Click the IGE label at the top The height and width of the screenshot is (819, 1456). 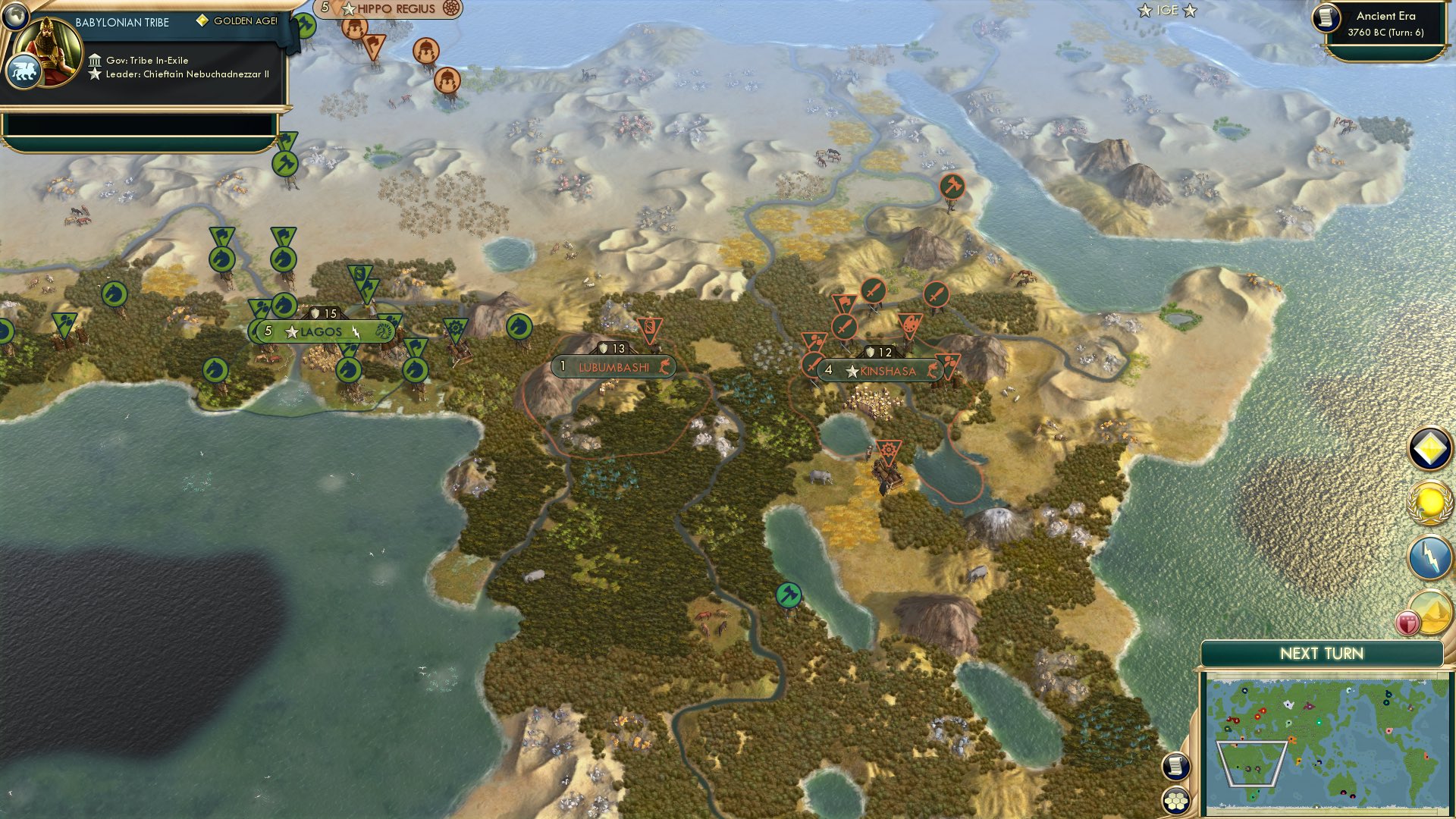coord(1166,11)
